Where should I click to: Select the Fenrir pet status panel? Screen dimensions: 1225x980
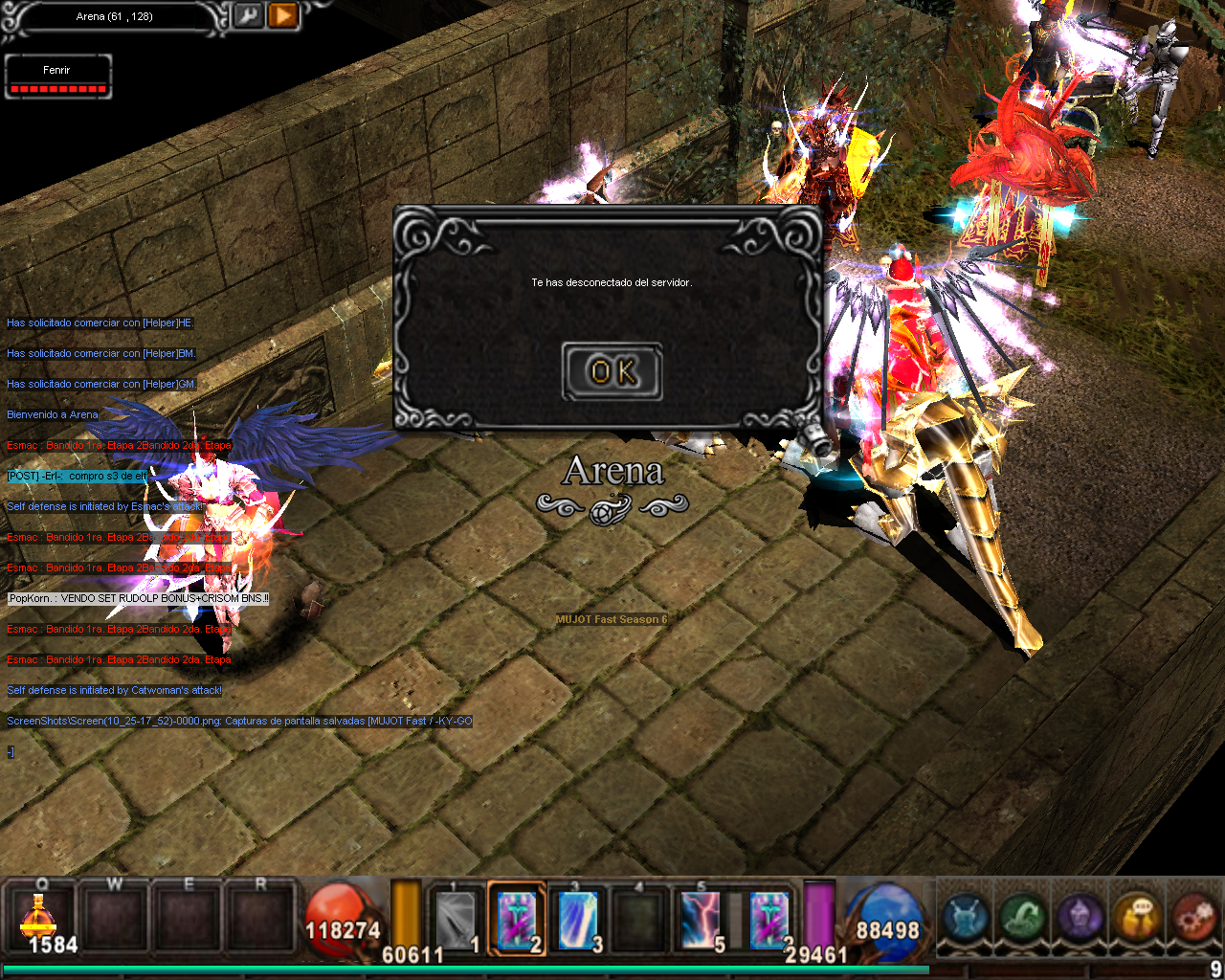(x=57, y=77)
